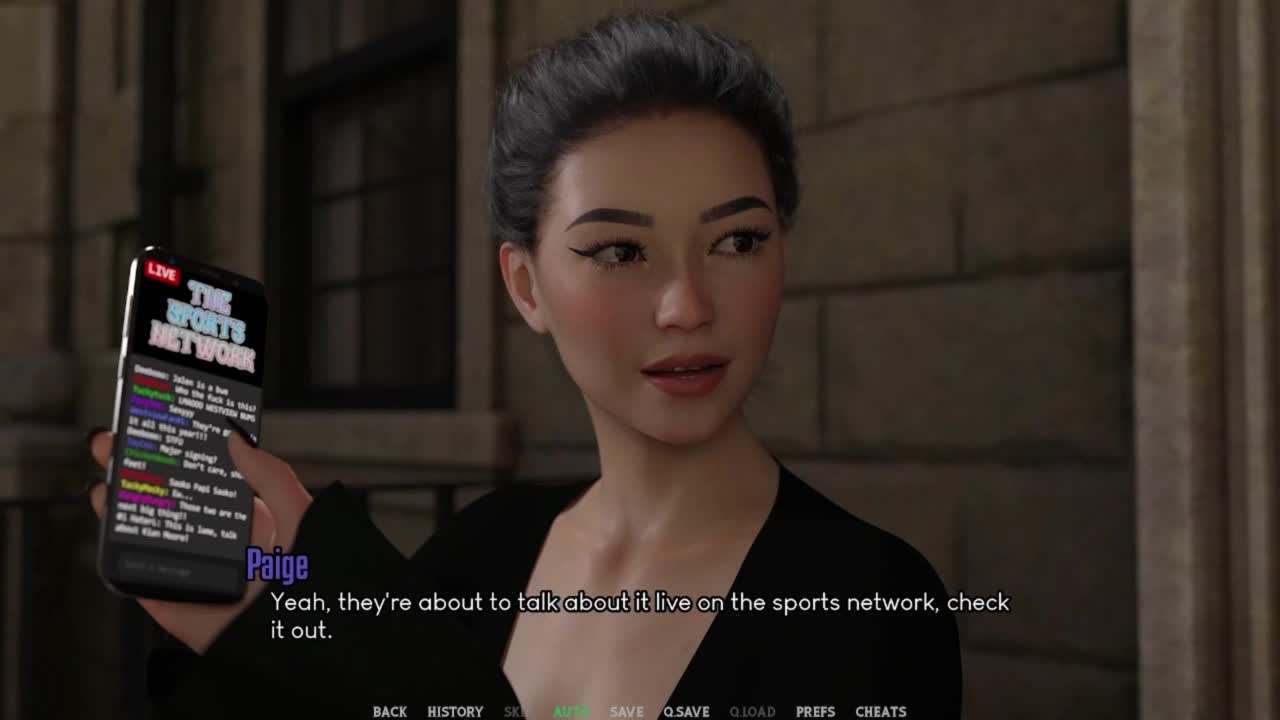
Task: Open the dialogue HISTORY log
Action: pos(455,711)
